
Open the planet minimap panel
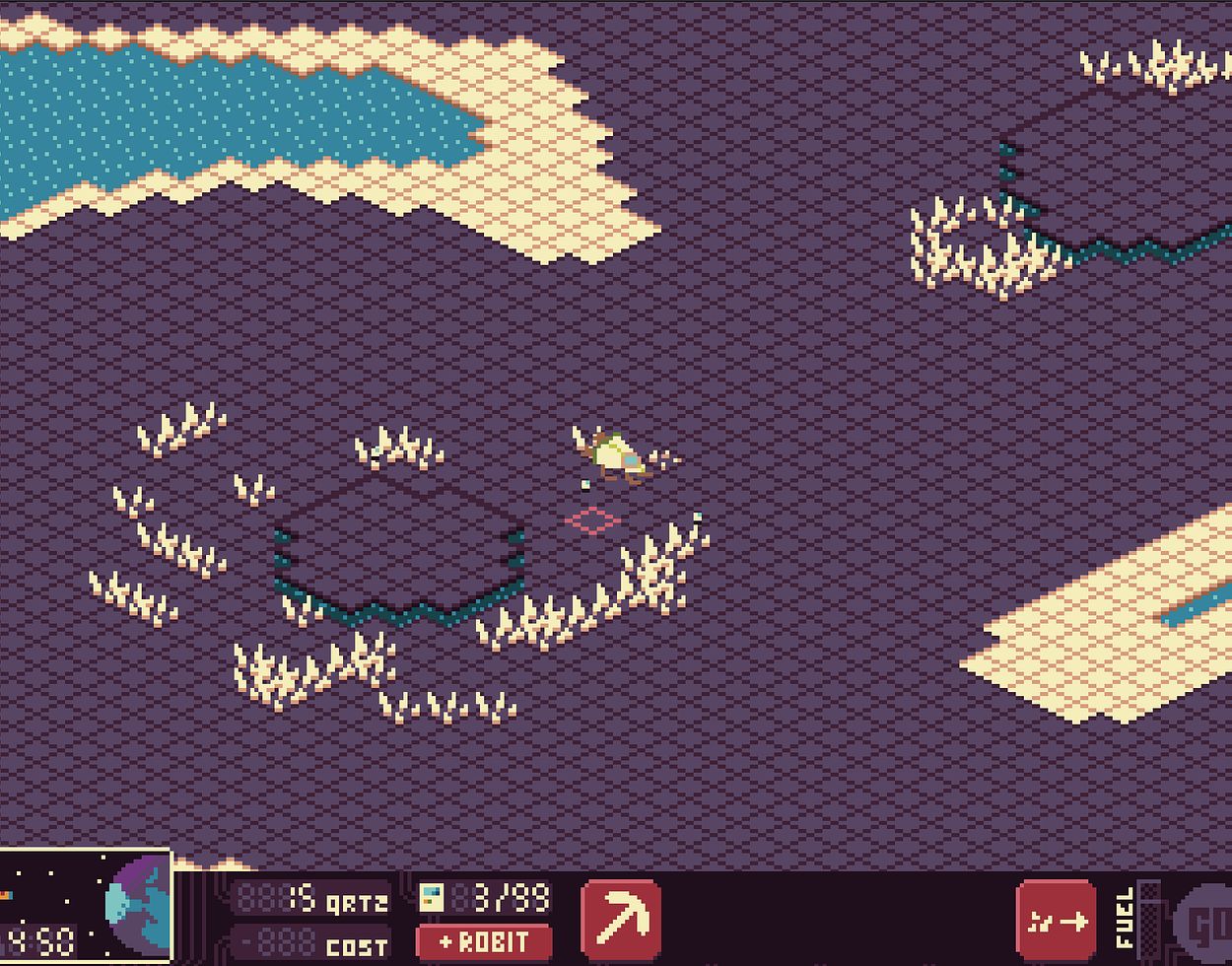point(86,907)
